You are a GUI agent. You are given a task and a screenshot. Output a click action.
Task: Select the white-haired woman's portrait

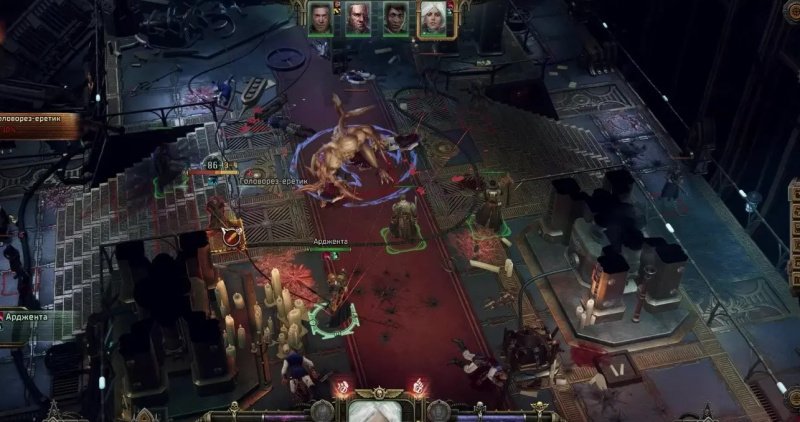tap(433, 19)
